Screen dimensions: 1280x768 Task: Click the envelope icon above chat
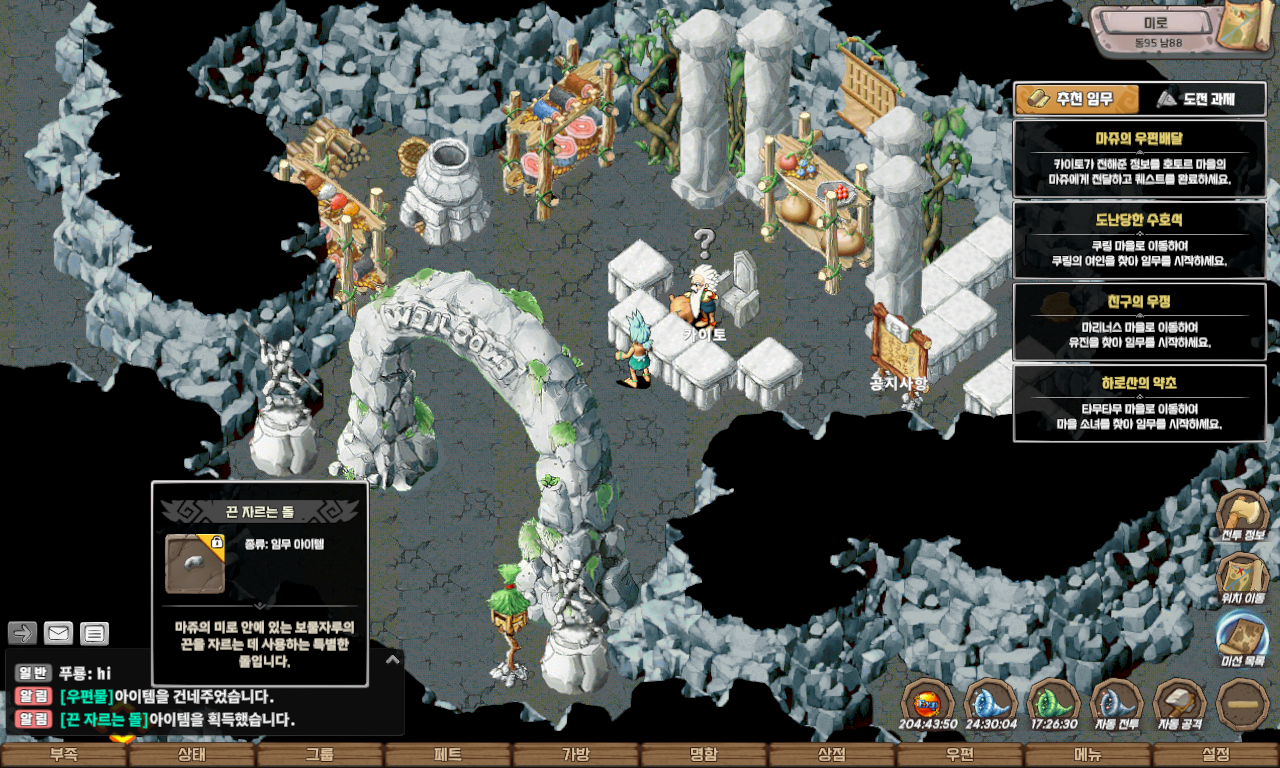click(x=59, y=633)
